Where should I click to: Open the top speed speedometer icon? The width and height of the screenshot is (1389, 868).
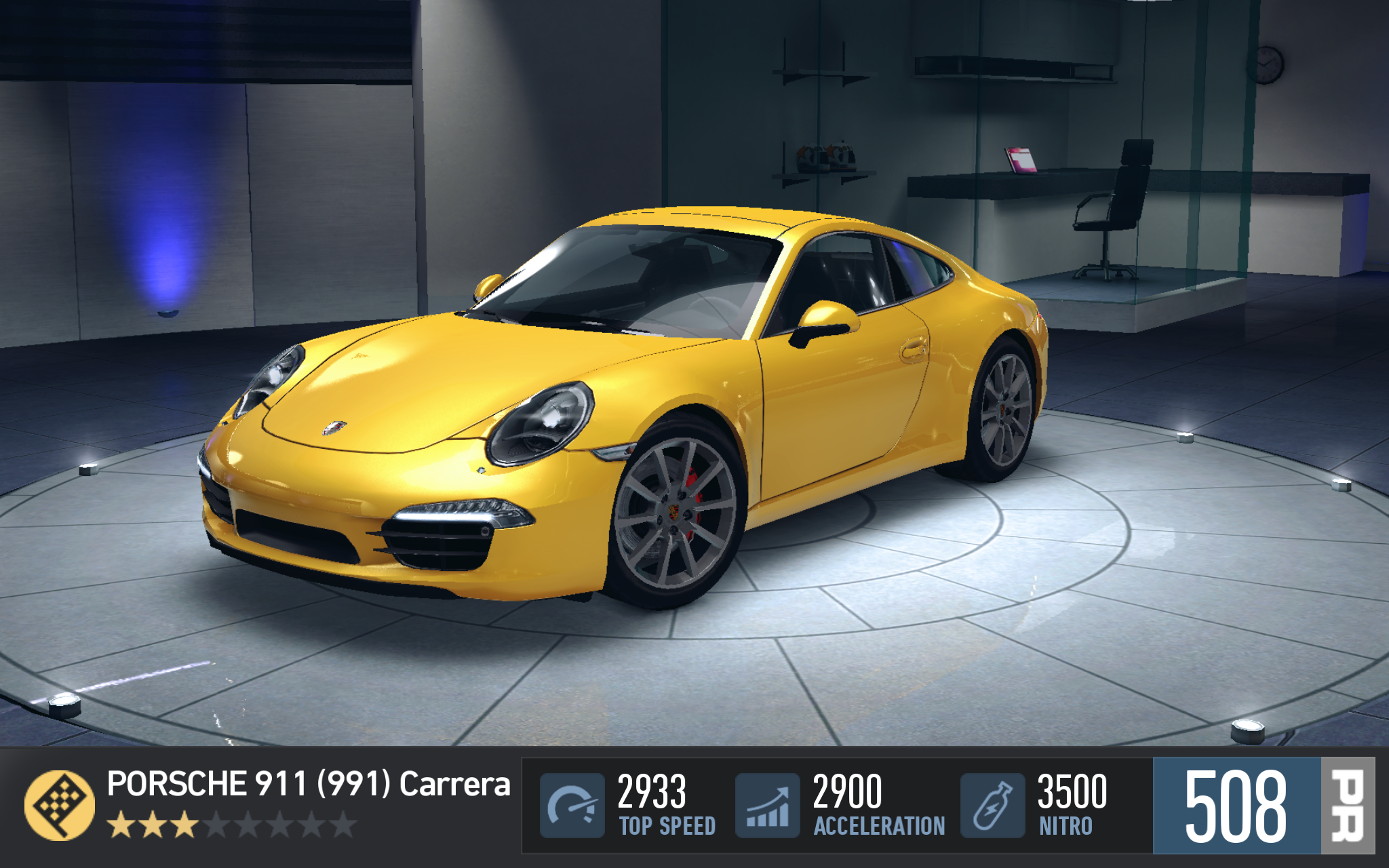coord(572,806)
